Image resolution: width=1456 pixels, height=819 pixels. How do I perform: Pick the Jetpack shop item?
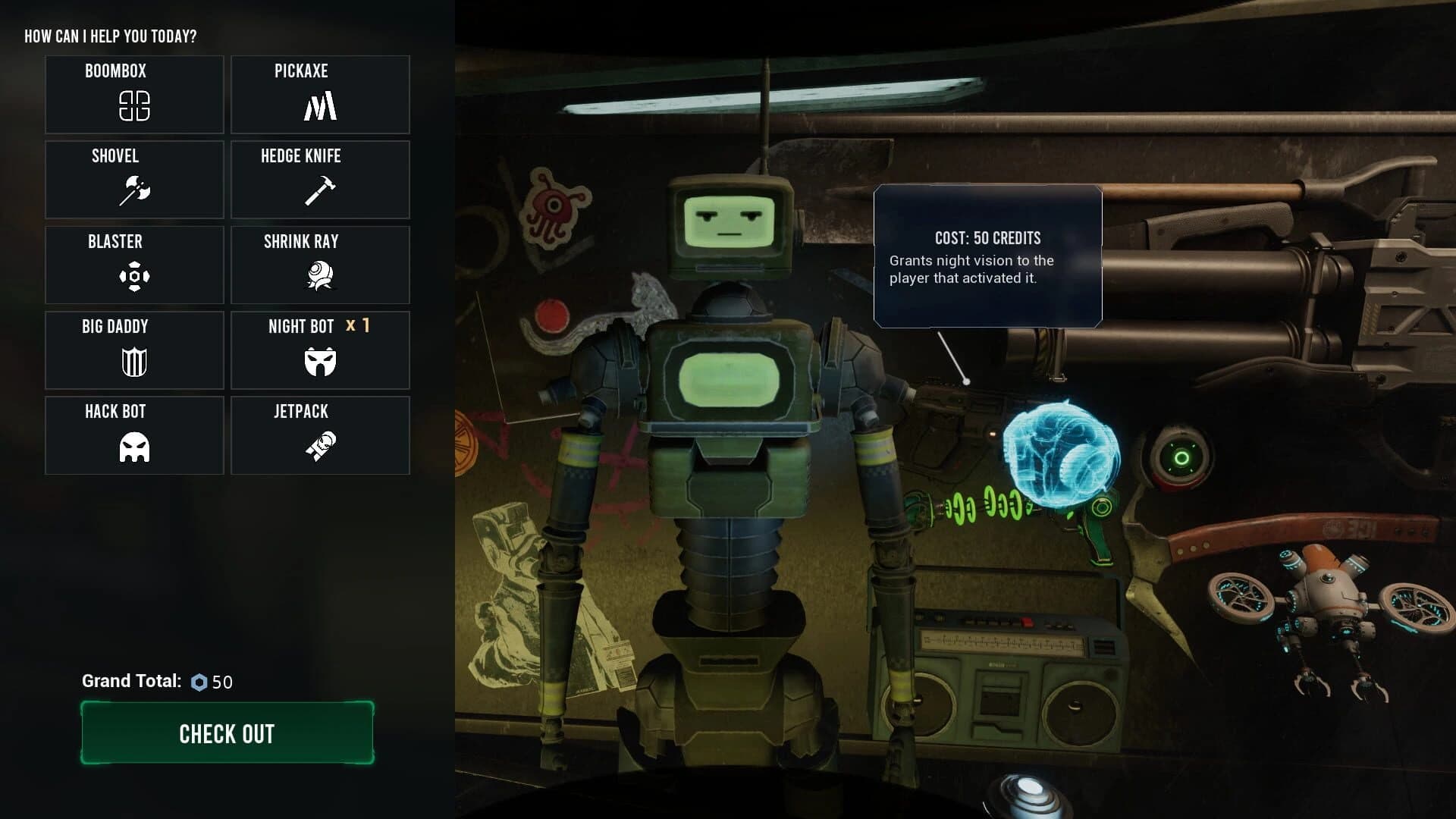click(319, 435)
